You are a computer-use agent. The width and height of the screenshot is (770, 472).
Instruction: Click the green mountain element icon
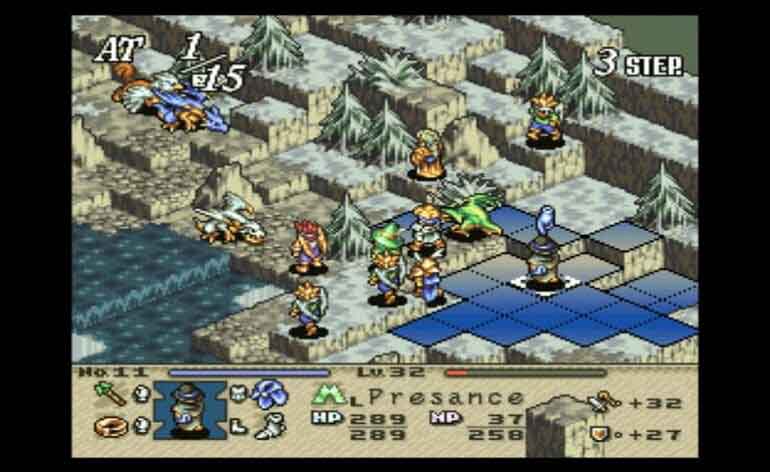point(326,396)
